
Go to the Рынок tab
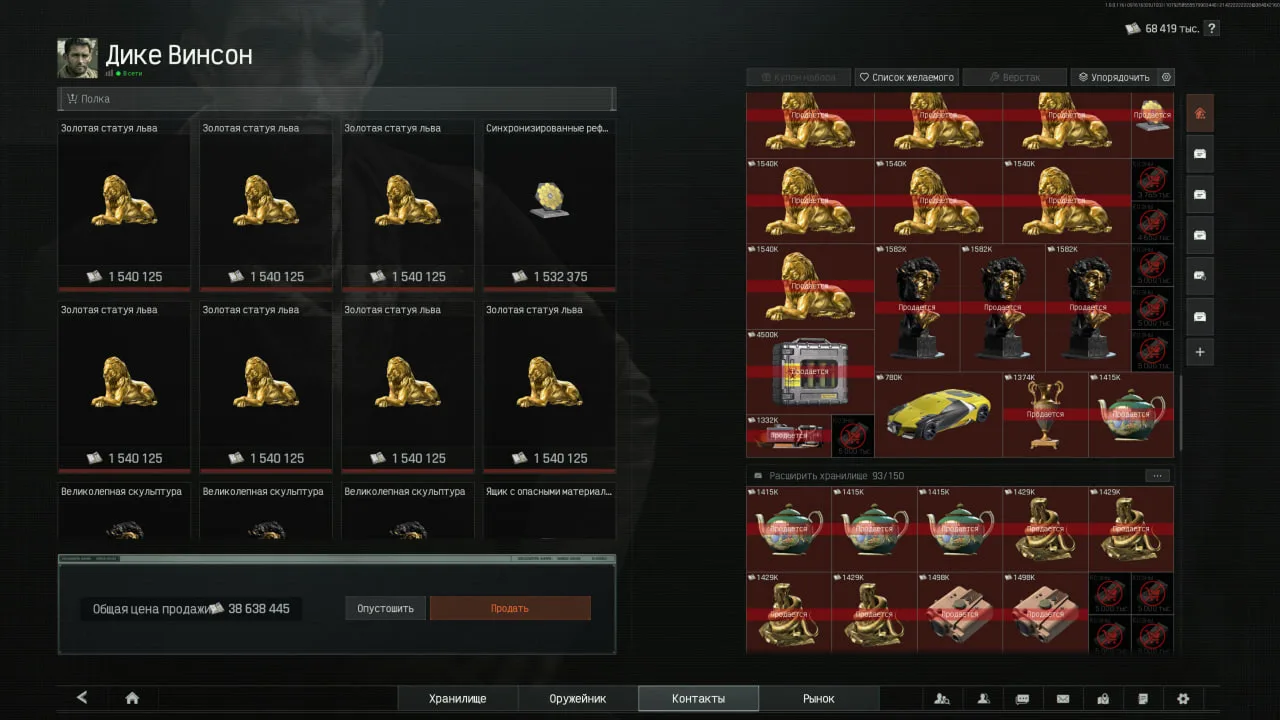coord(818,699)
